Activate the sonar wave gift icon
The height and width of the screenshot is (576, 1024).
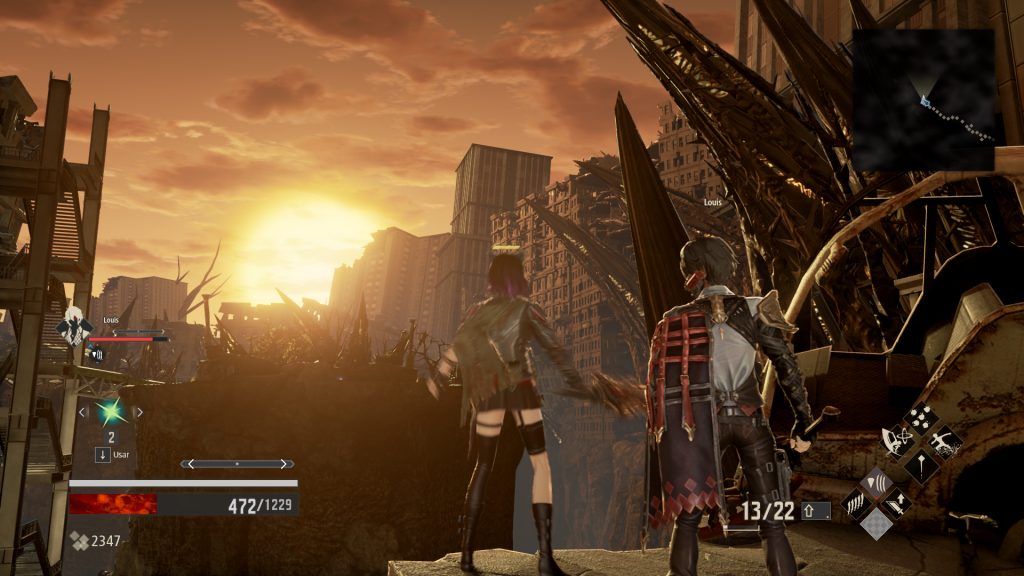click(x=874, y=485)
